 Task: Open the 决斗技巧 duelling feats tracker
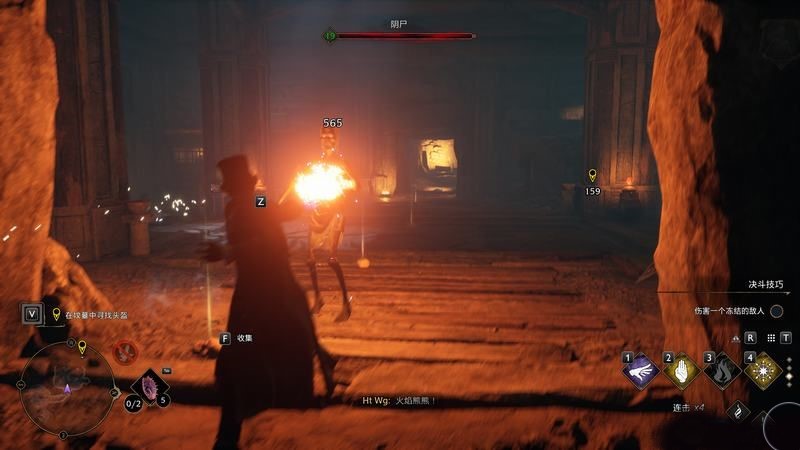766,284
